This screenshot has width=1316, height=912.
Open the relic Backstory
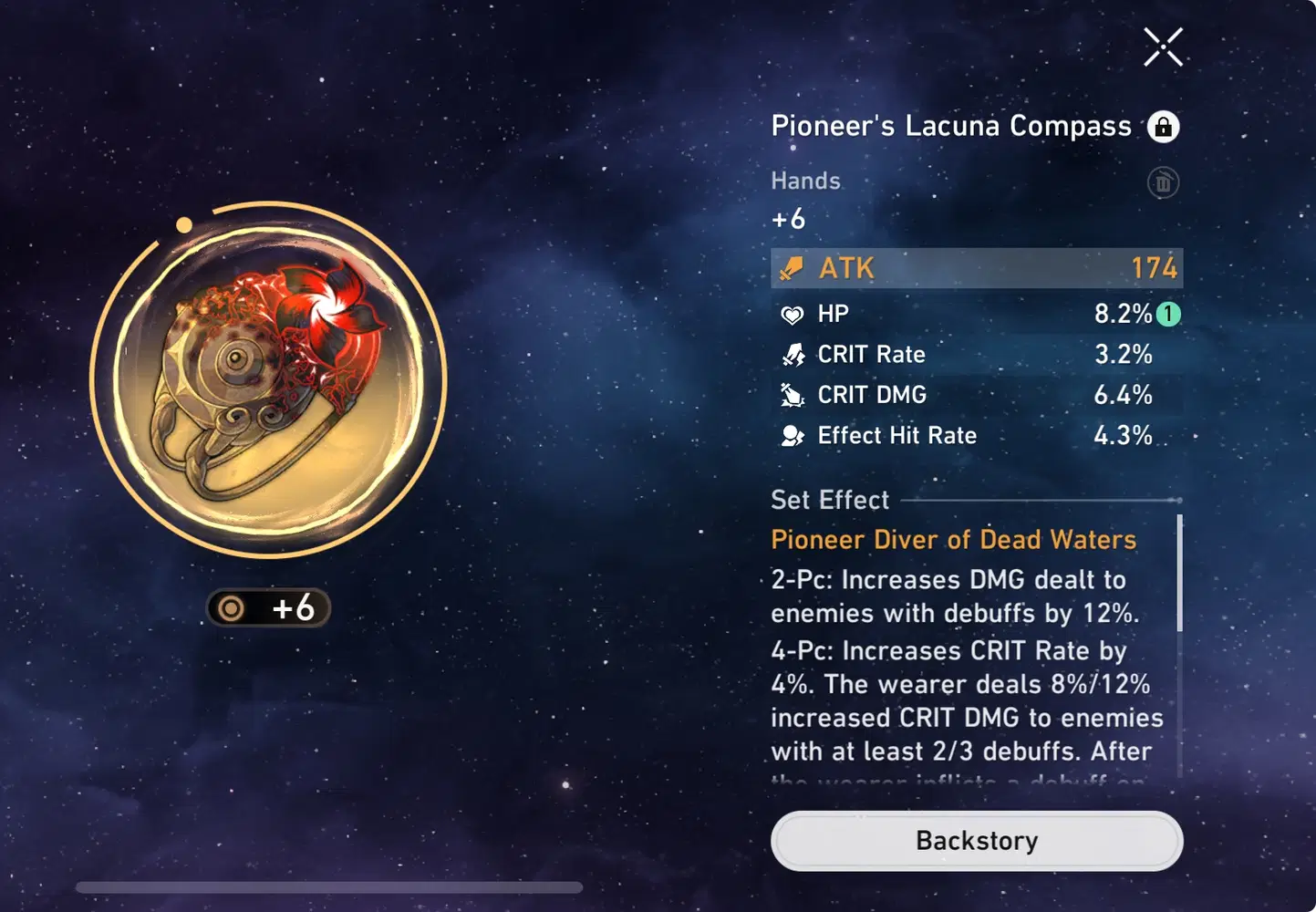click(x=976, y=840)
